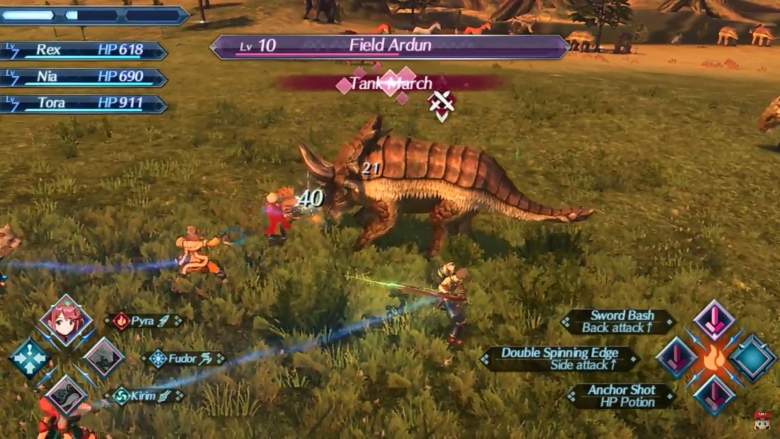The width and height of the screenshot is (780, 439).
Task: Trigger the Double Spinning Edge art
Action: click(560, 358)
